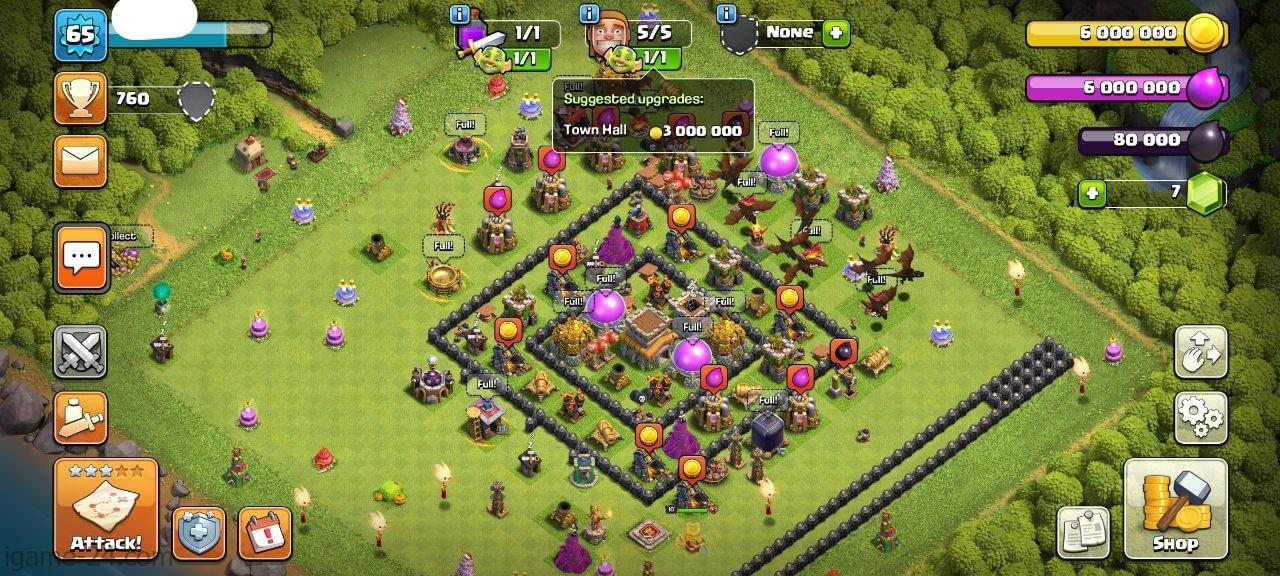Select the Town Hall suggested upgrade
The height and width of the screenshot is (576, 1280).
pos(652,130)
